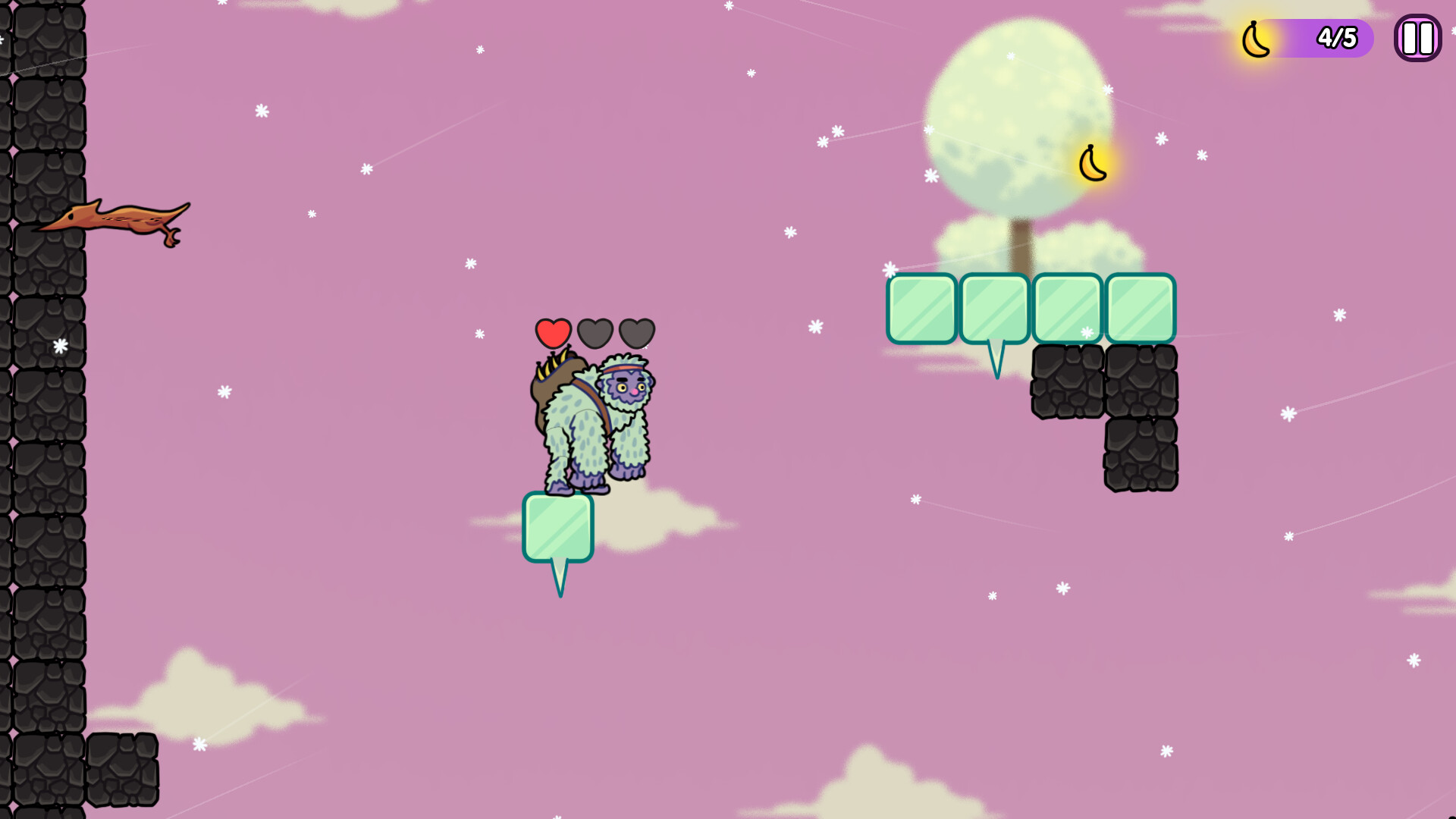This screenshot has width=1456, height=819.
Task: Click the rightmost darkened heart icon
Action: (x=638, y=332)
